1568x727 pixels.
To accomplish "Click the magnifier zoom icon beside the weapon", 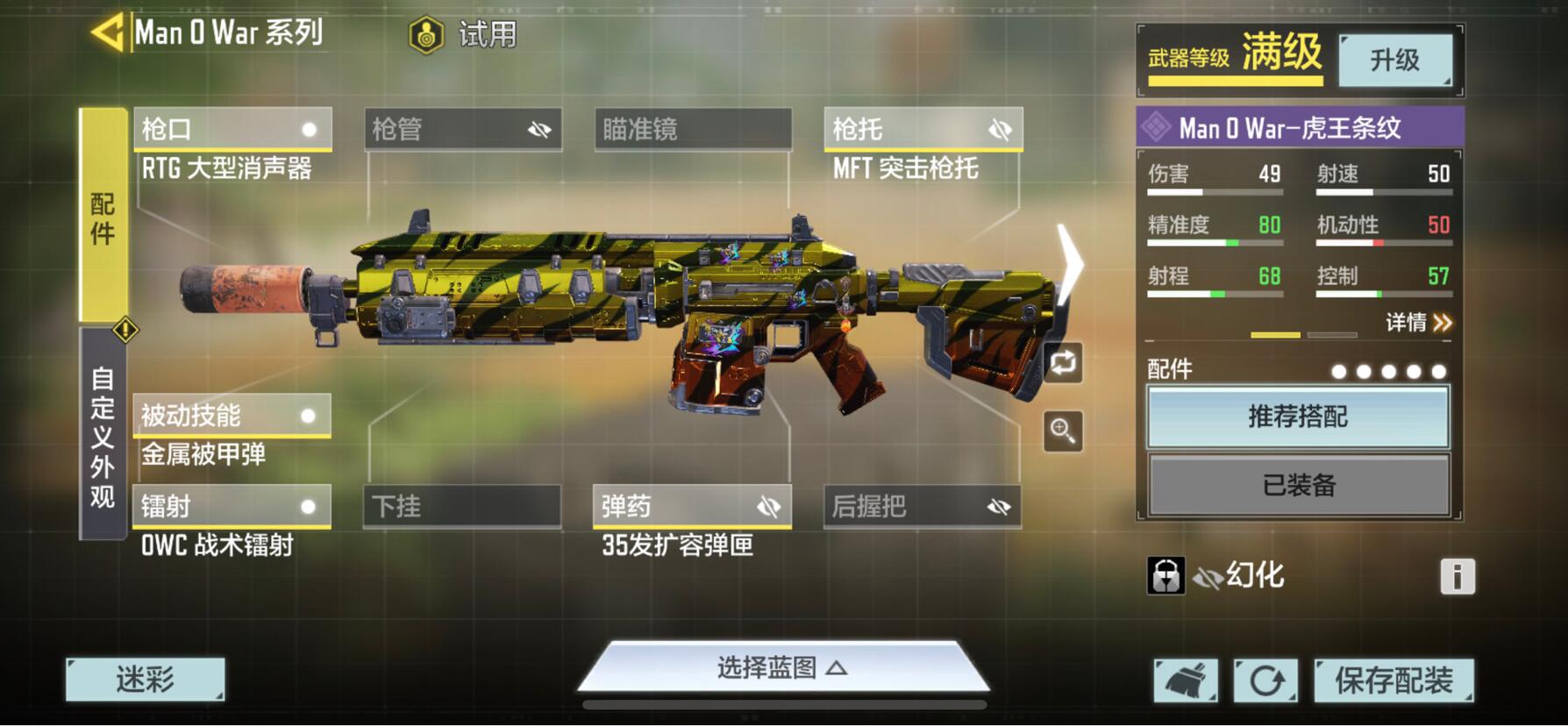I will [1064, 431].
